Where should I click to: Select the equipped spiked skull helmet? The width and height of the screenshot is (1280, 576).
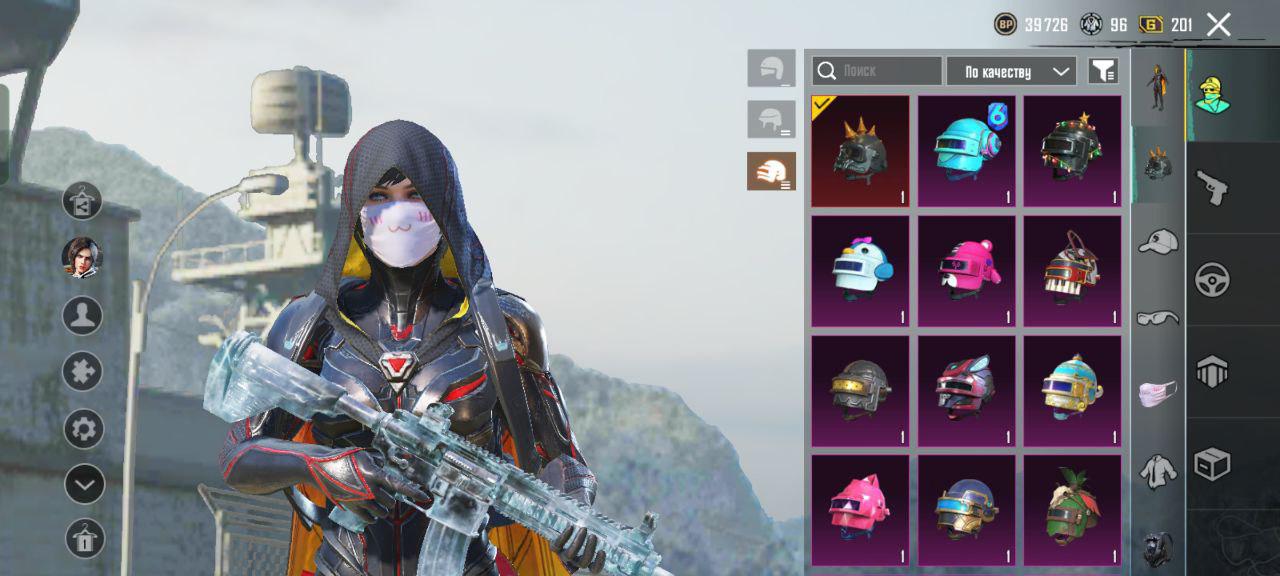[x=860, y=151]
